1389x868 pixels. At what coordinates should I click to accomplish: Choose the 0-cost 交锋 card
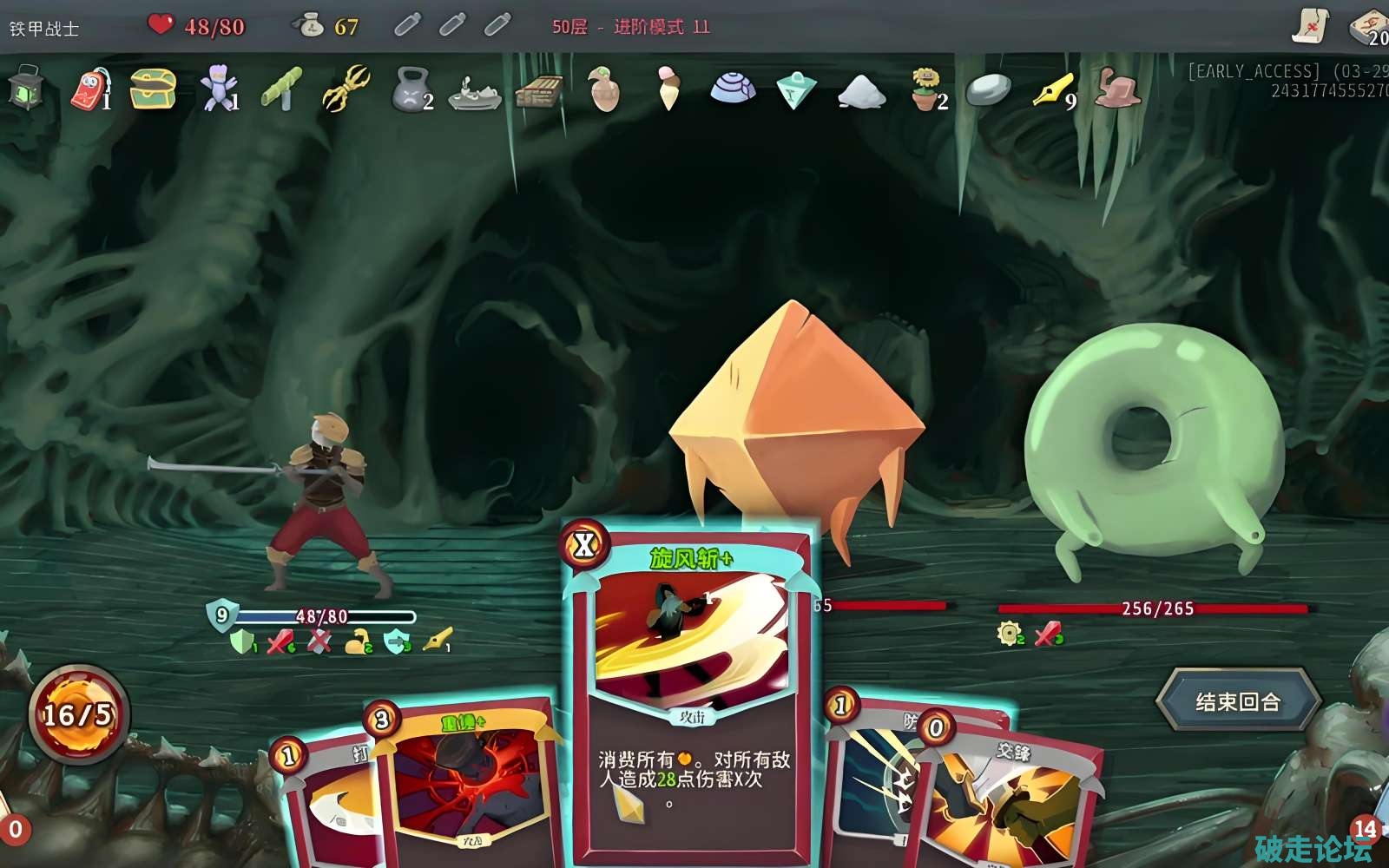pyautogui.click(x=1011, y=799)
